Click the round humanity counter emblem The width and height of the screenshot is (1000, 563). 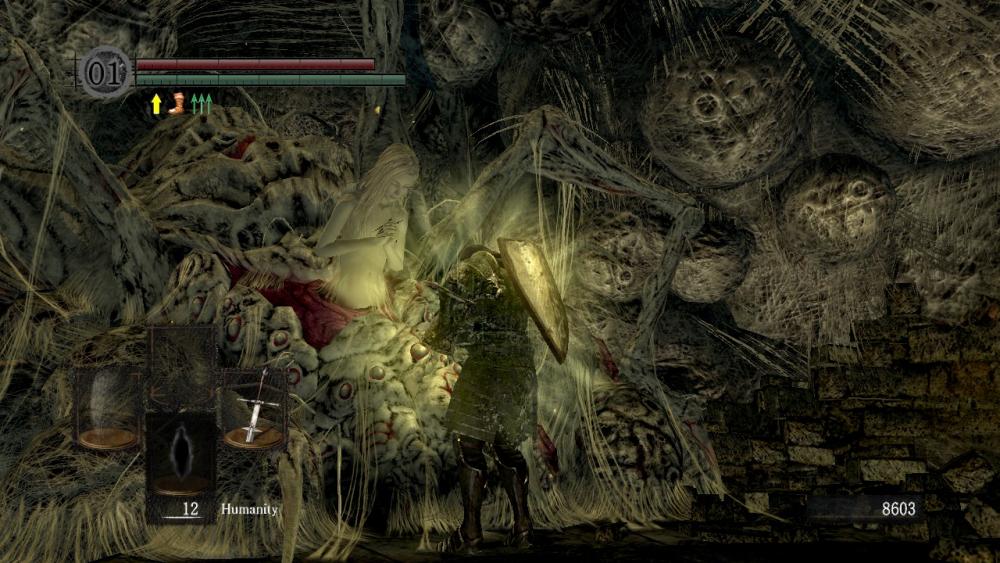[104, 73]
